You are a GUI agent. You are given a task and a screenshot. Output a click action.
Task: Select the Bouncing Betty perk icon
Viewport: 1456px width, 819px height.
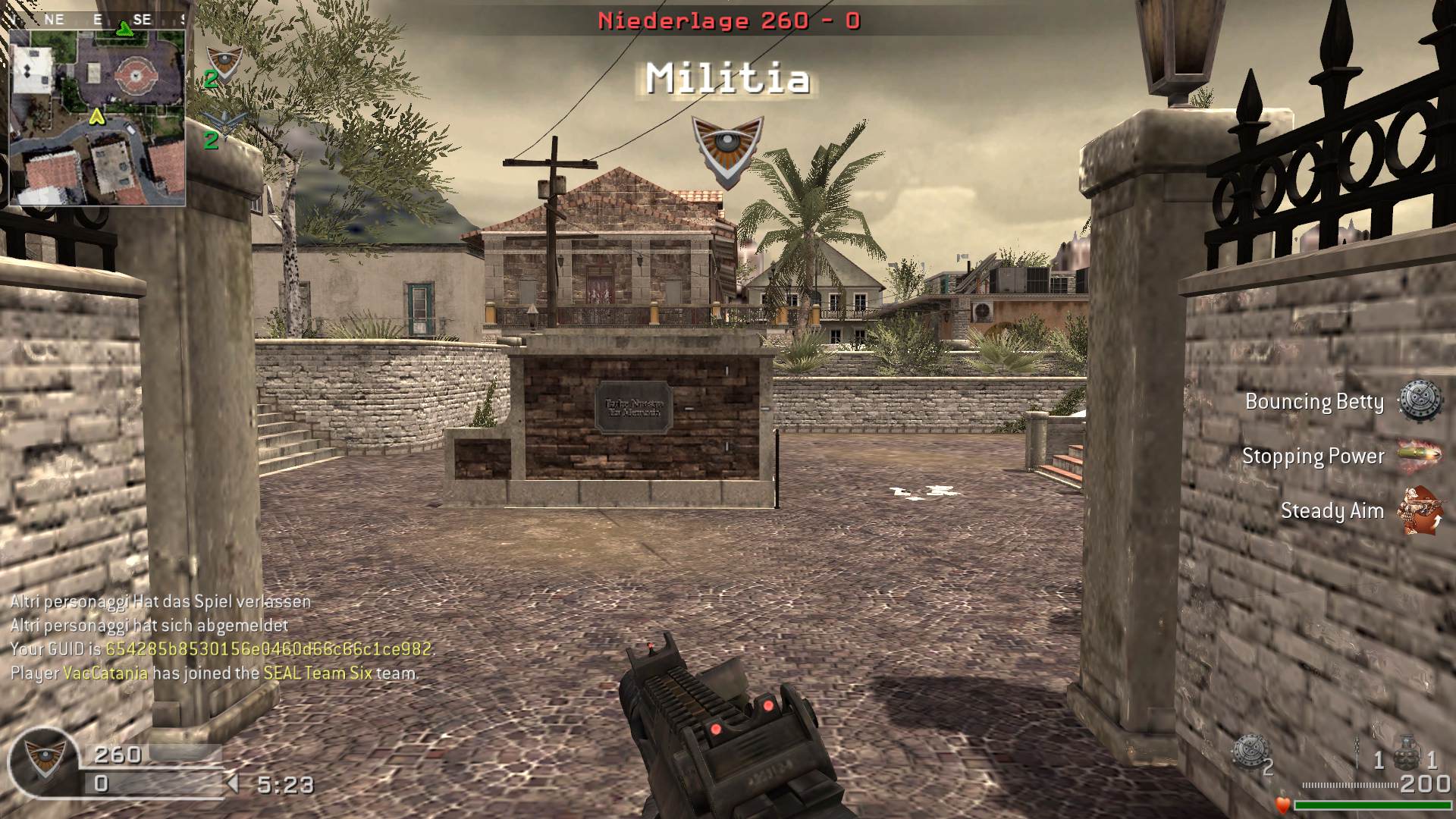(x=1419, y=401)
